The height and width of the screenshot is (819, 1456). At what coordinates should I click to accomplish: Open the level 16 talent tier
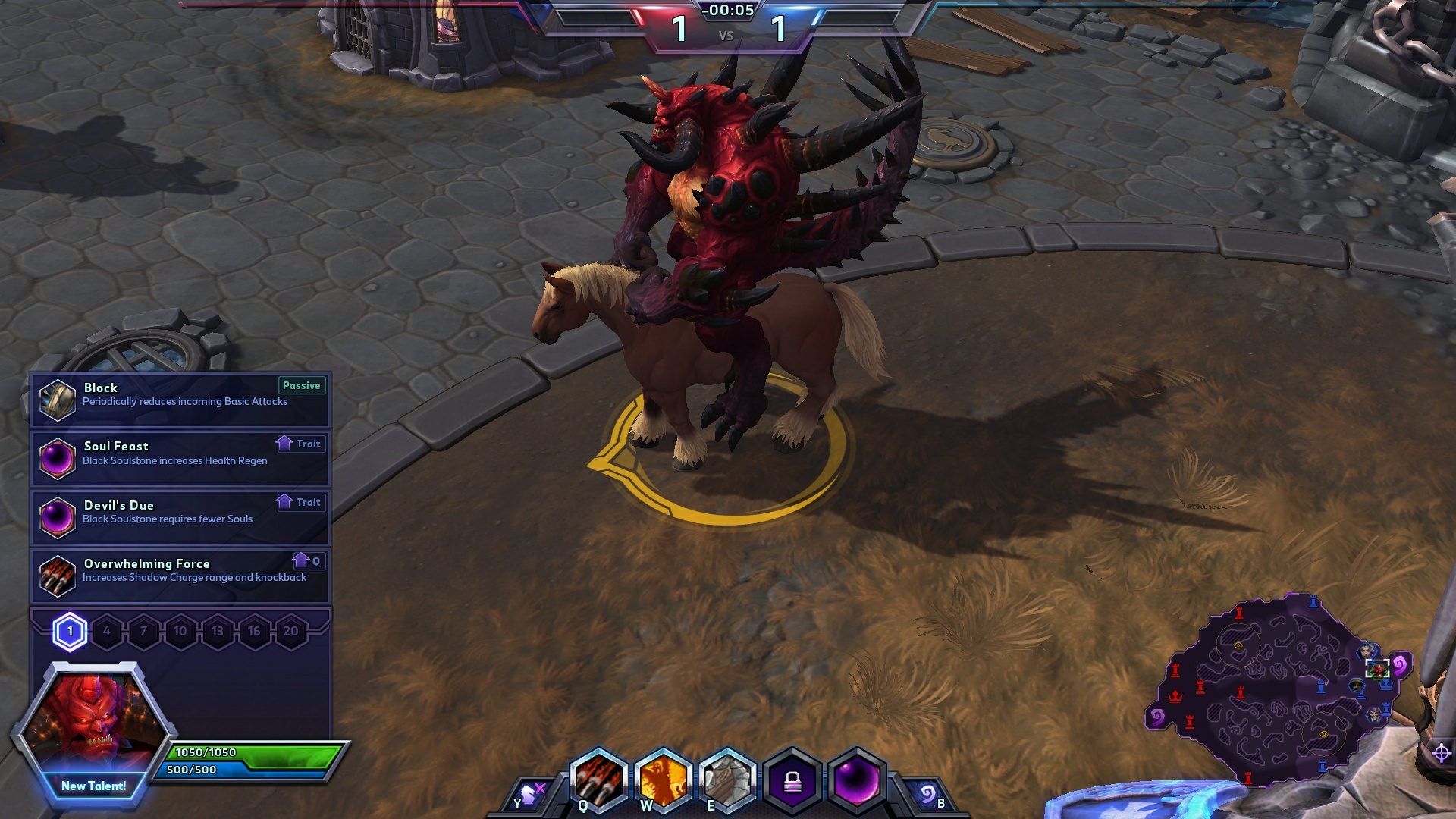(x=254, y=632)
